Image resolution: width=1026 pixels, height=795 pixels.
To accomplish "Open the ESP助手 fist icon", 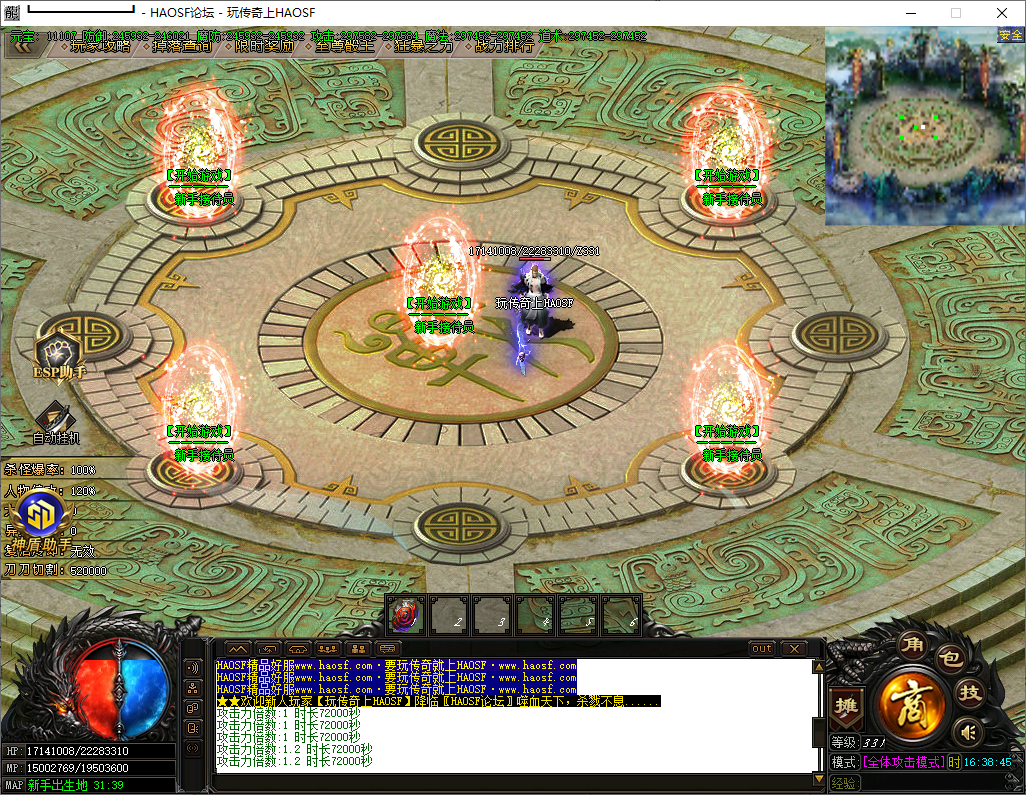I will 60,353.
